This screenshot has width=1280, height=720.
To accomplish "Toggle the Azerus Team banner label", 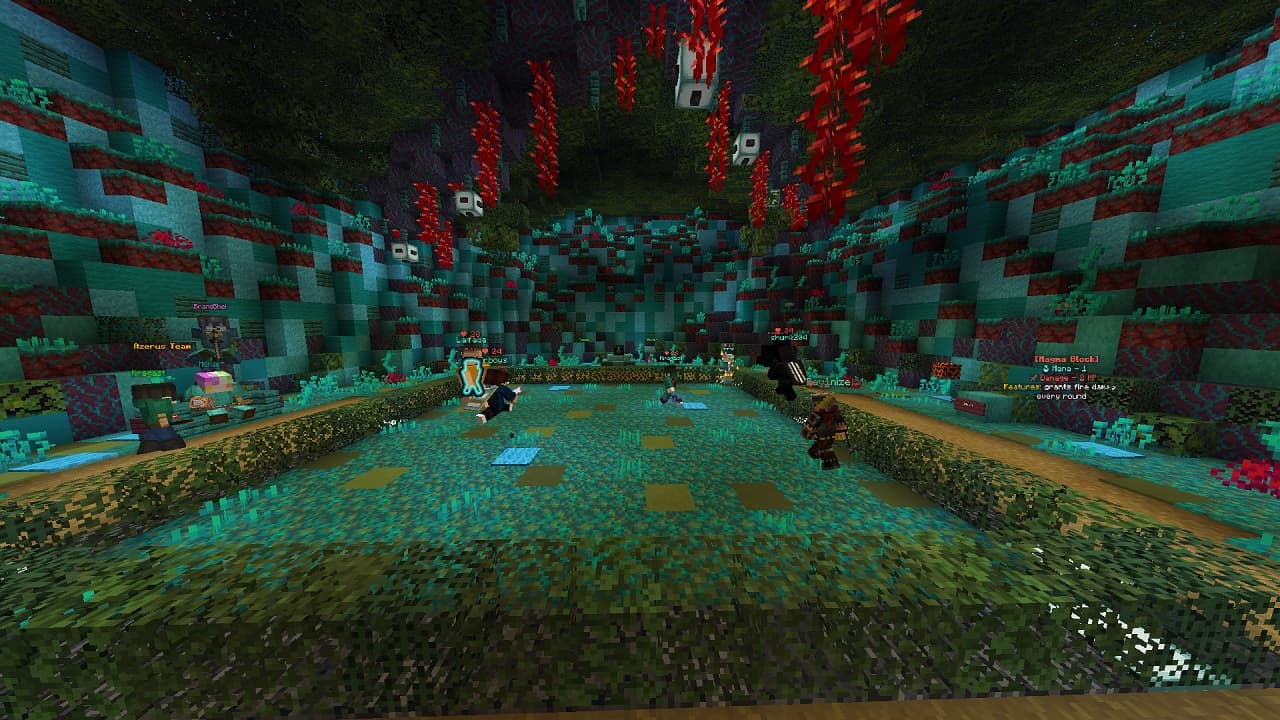I will tap(162, 346).
